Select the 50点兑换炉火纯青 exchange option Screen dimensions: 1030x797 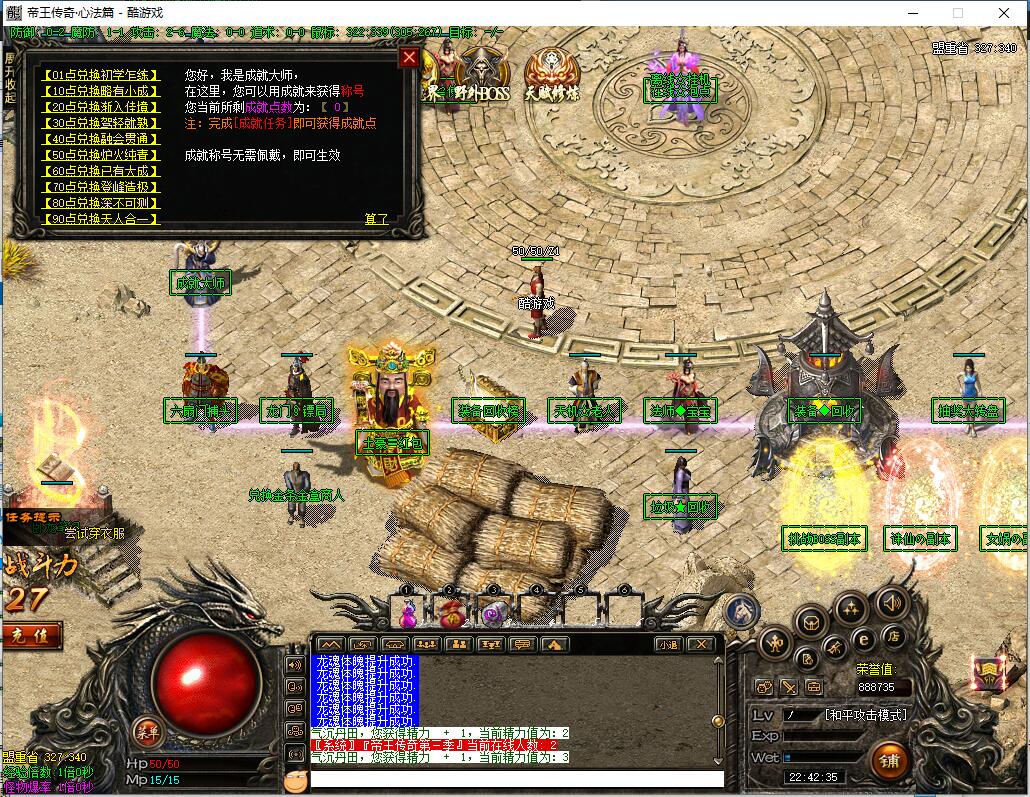(x=100, y=155)
